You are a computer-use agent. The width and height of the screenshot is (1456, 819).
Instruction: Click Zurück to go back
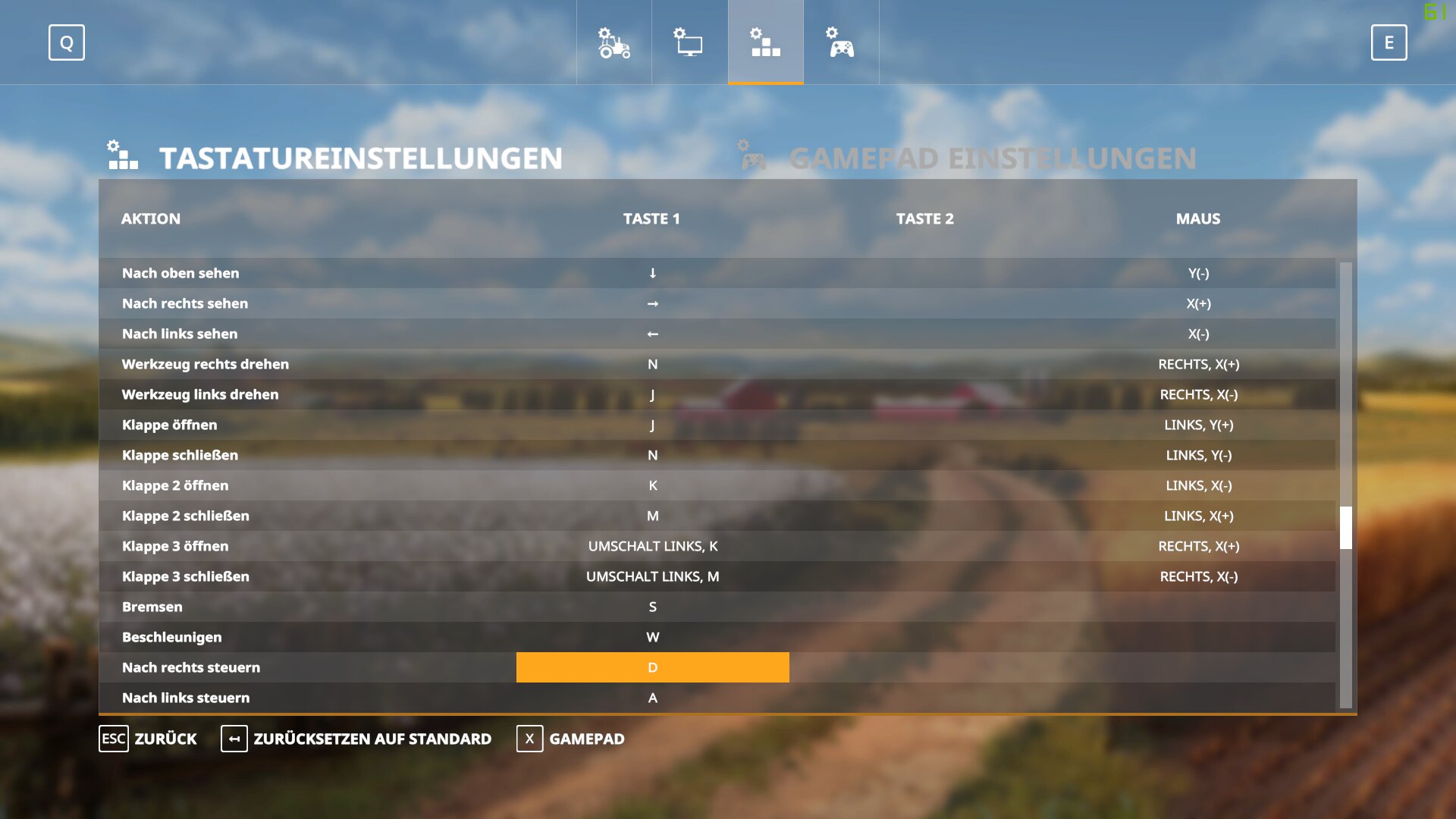pos(149,739)
